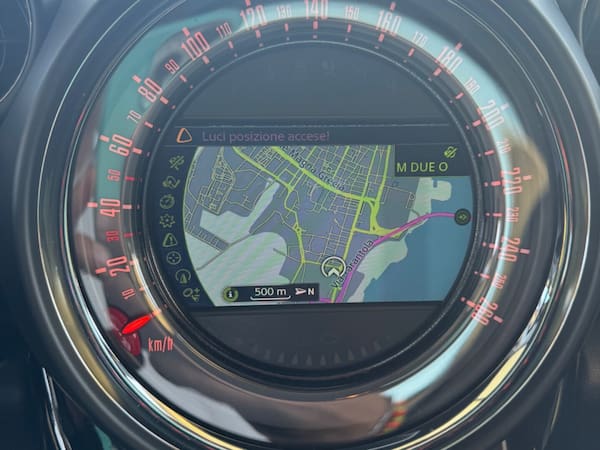Open the orange warning triangle message
The width and height of the screenshot is (600, 450).
tap(183, 134)
